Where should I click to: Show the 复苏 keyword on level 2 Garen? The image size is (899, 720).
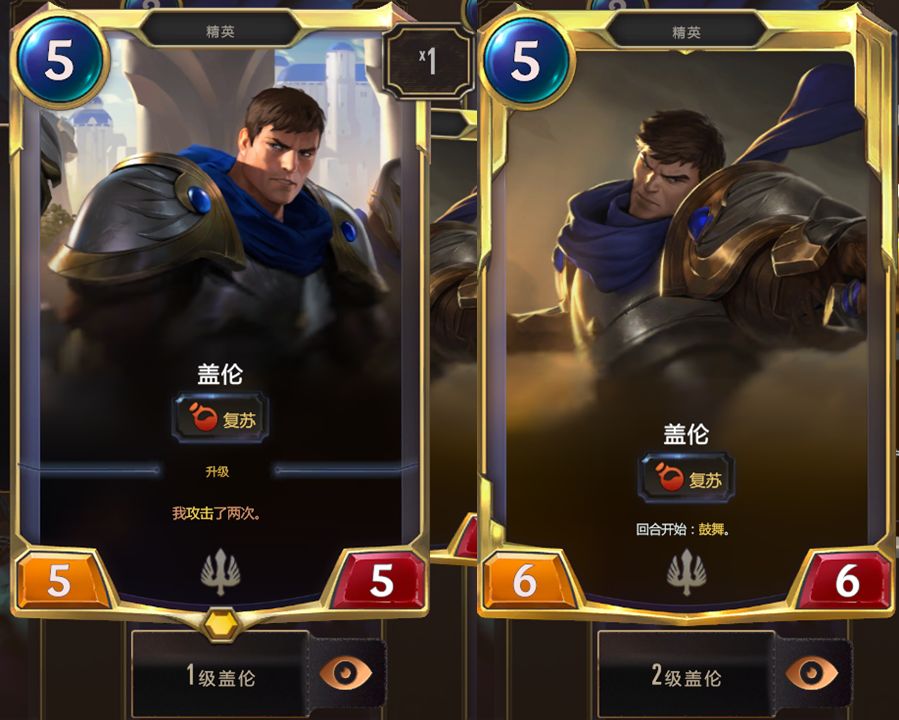pyautogui.click(x=686, y=478)
